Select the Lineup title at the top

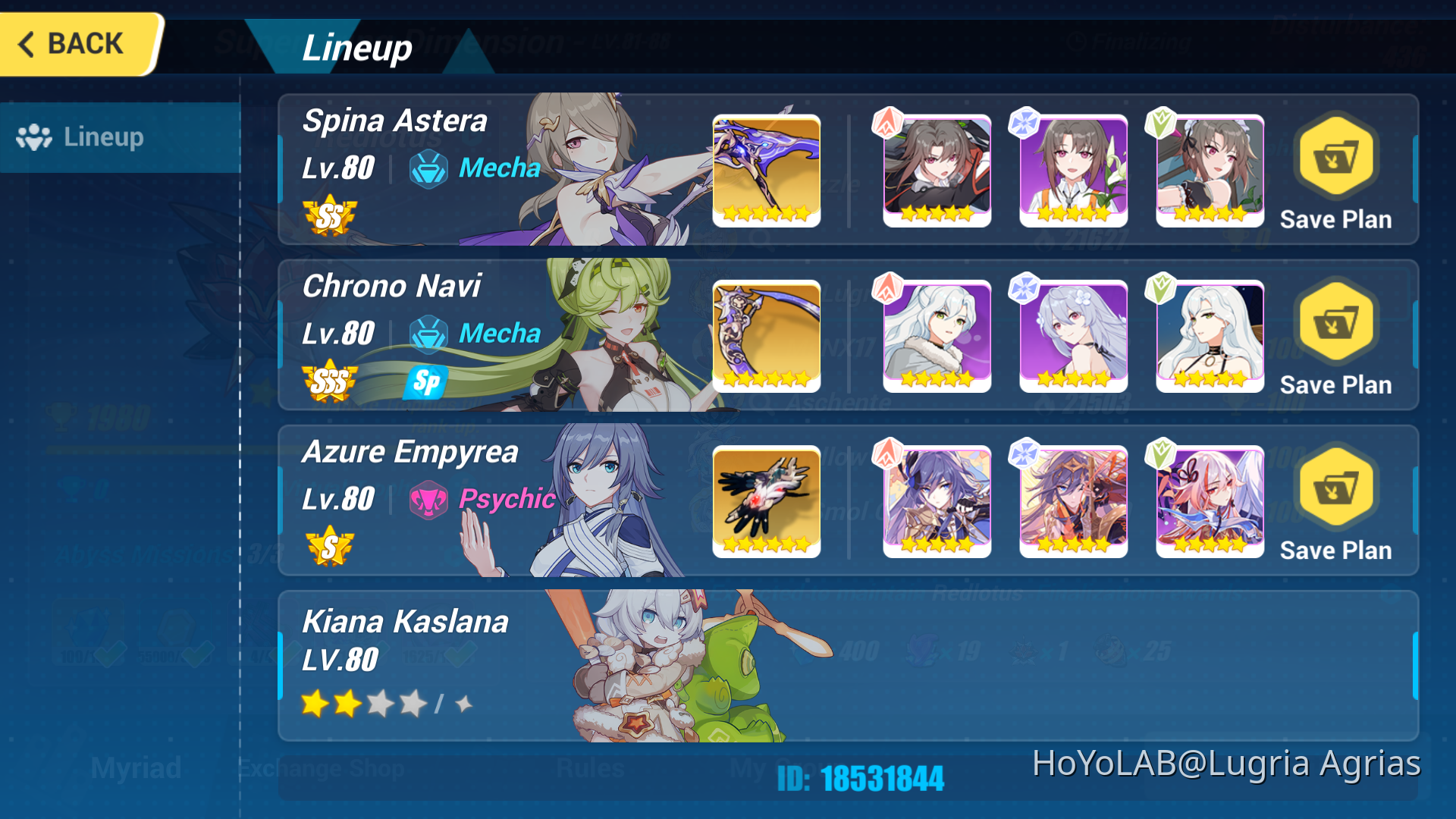356,48
